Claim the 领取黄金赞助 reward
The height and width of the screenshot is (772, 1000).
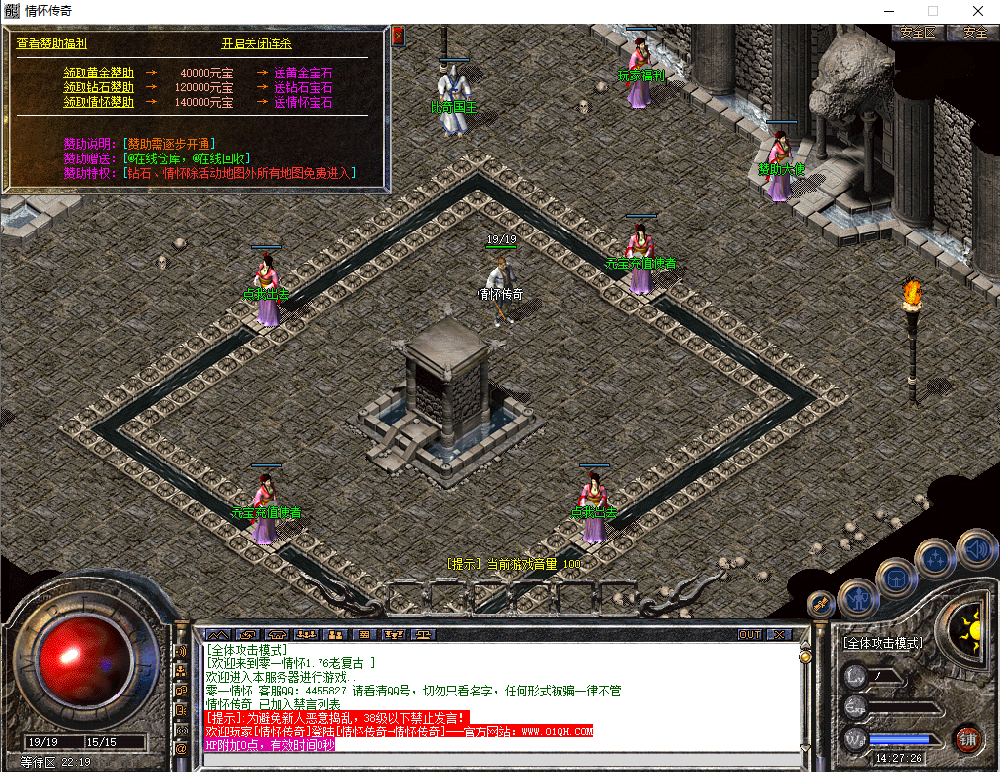[98, 73]
